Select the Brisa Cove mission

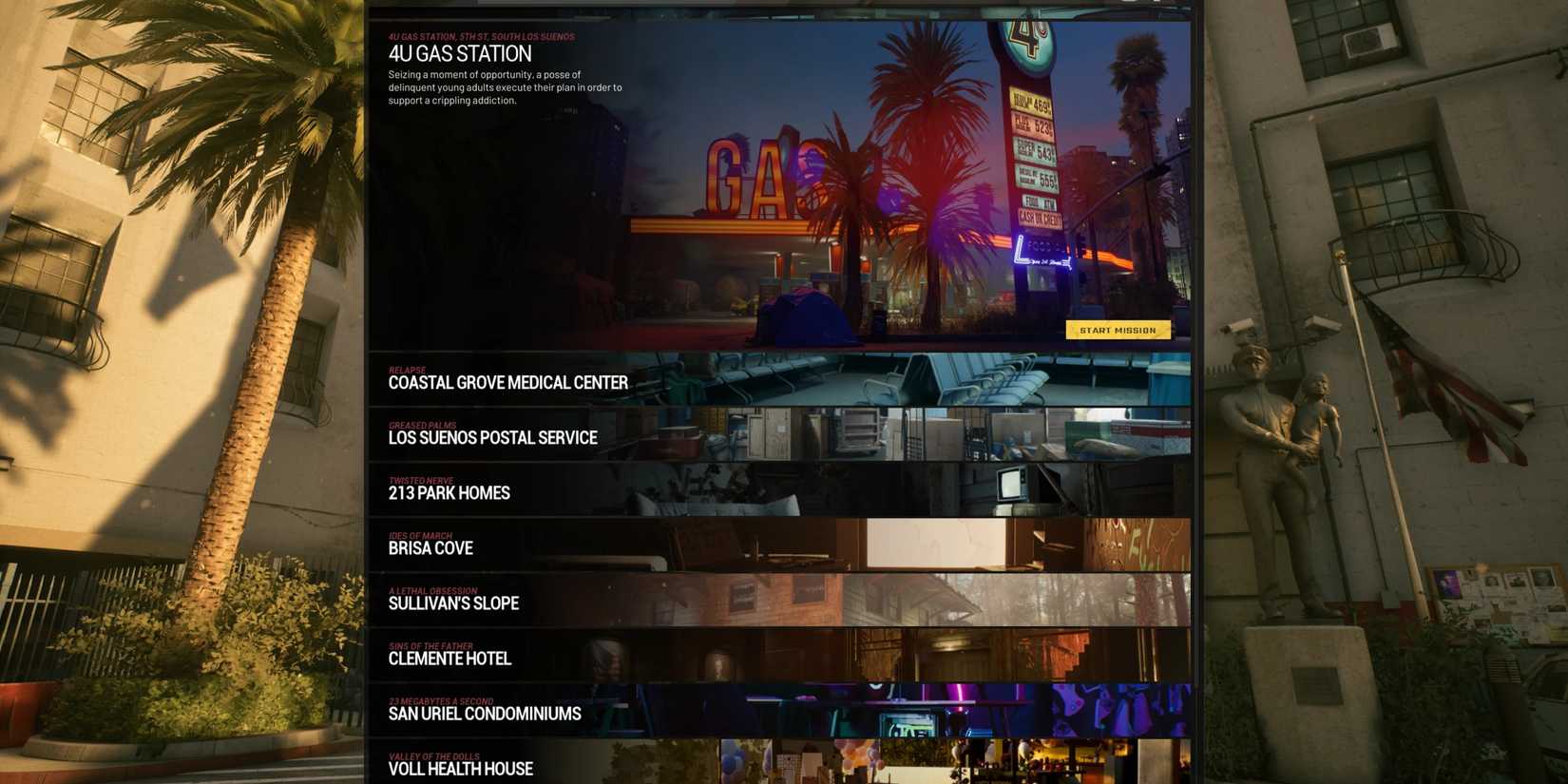click(x=430, y=548)
